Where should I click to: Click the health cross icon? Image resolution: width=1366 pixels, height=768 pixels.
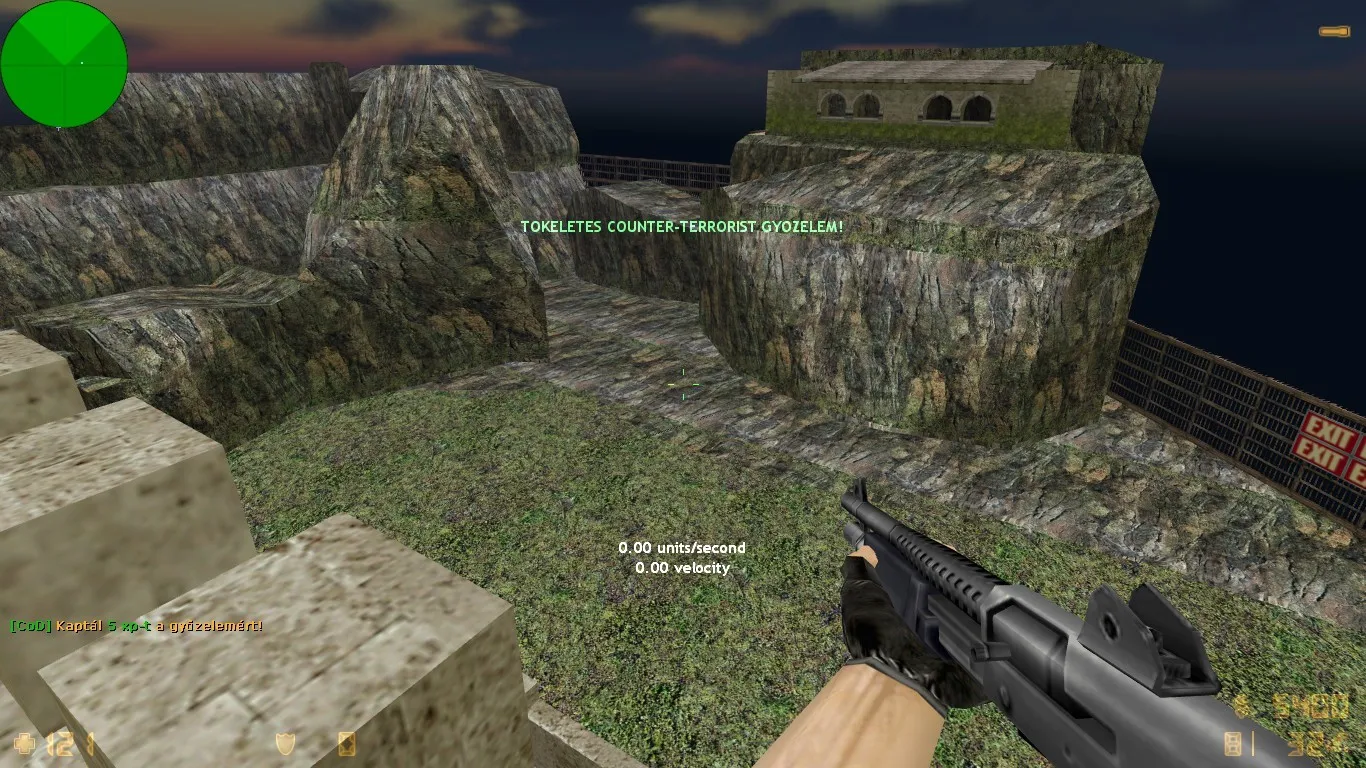coord(25,743)
